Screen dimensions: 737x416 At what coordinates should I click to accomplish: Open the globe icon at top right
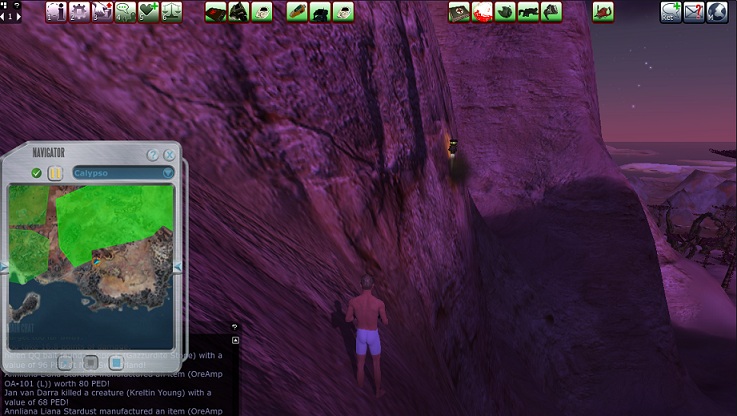point(717,12)
